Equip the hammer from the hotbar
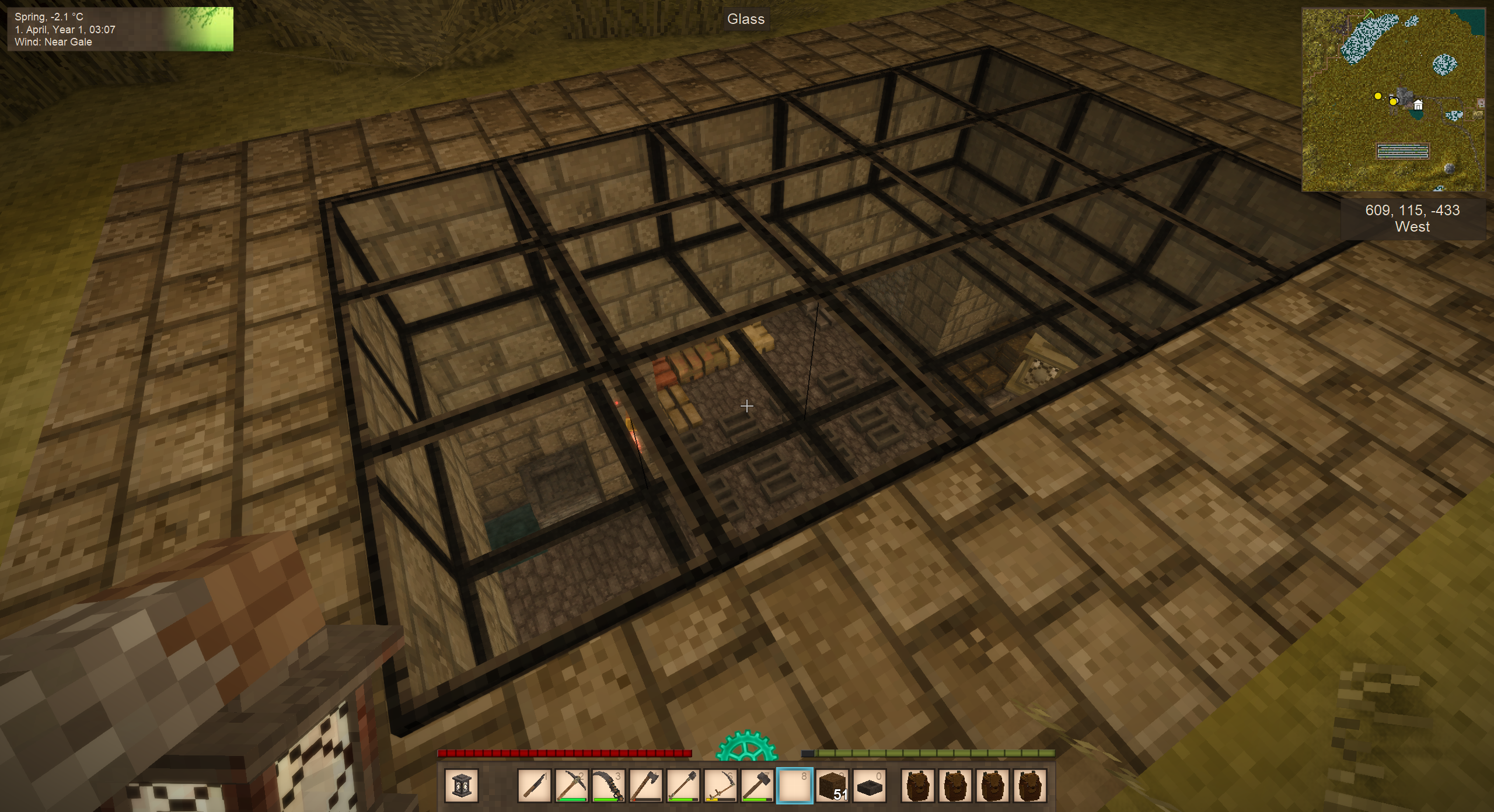 [758, 786]
